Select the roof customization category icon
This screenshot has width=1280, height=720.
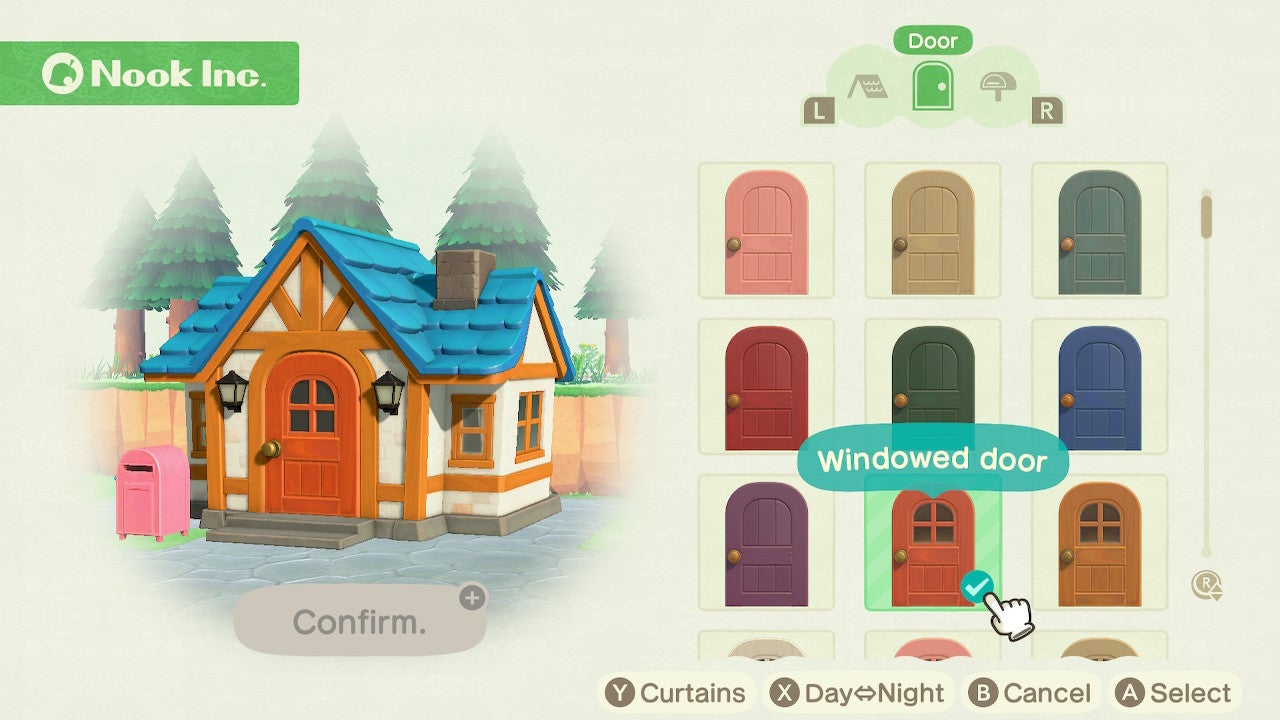(868, 87)
